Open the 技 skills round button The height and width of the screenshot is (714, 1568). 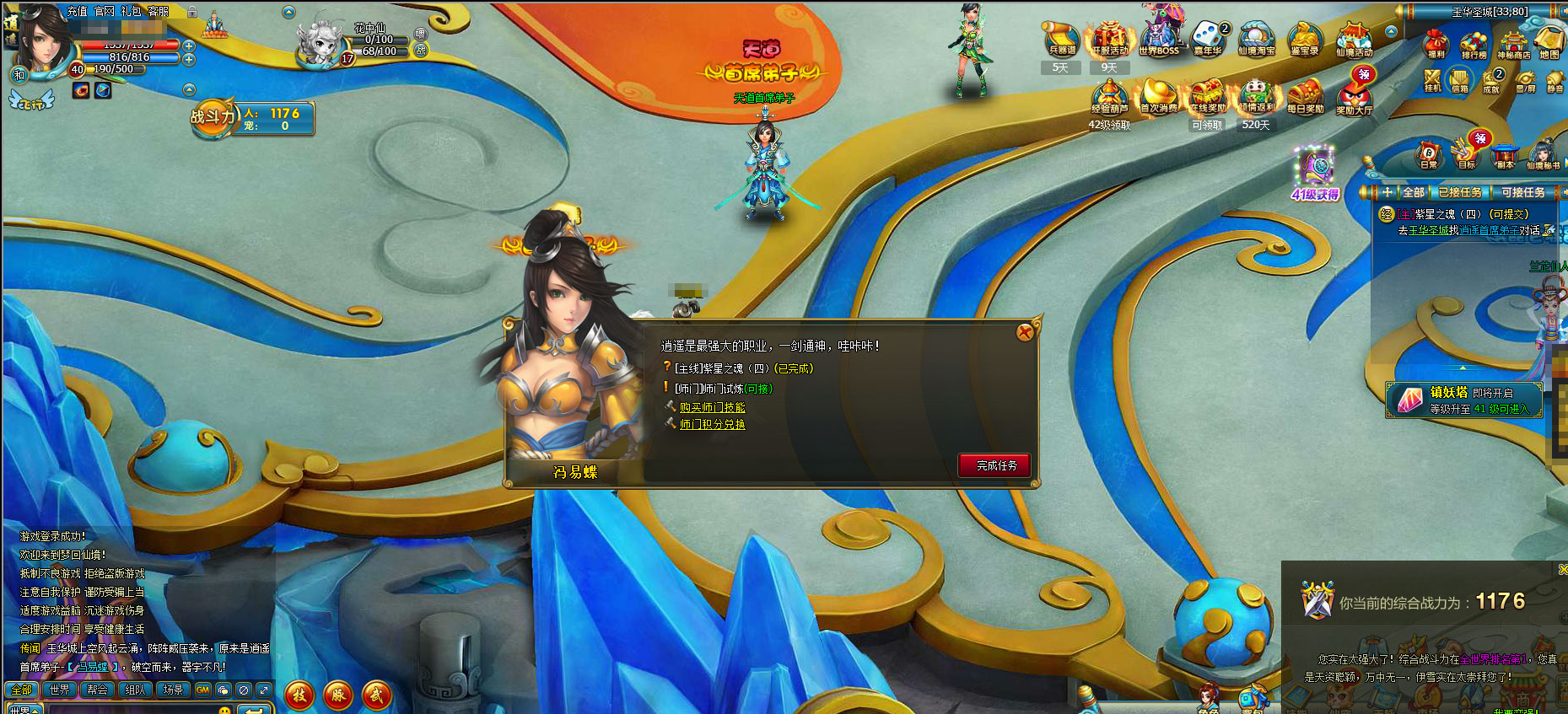pyautogui.click(x=299, y=695)
